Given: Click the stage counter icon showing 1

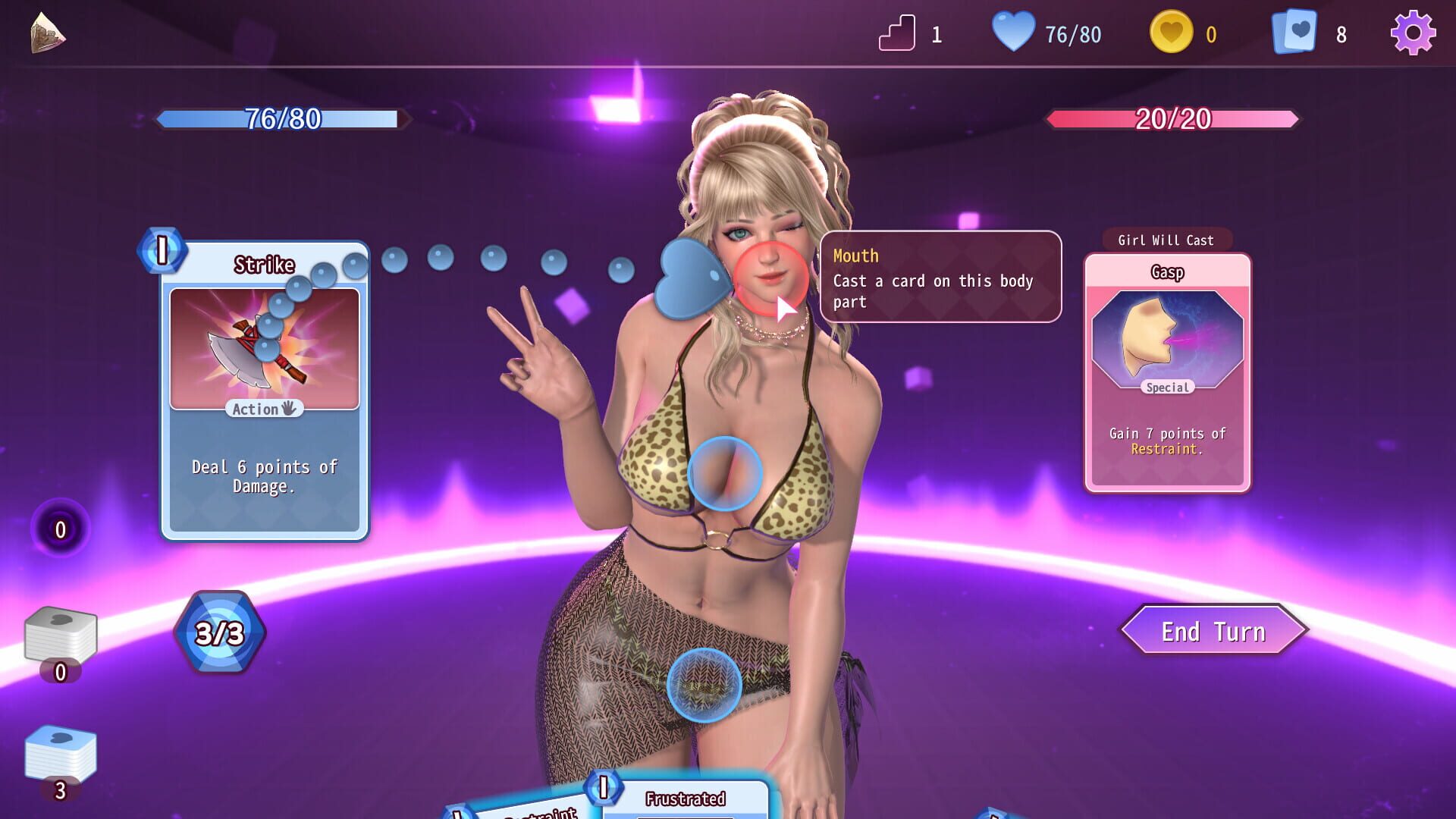Looking at the screenshot, I should coord(896,33).
